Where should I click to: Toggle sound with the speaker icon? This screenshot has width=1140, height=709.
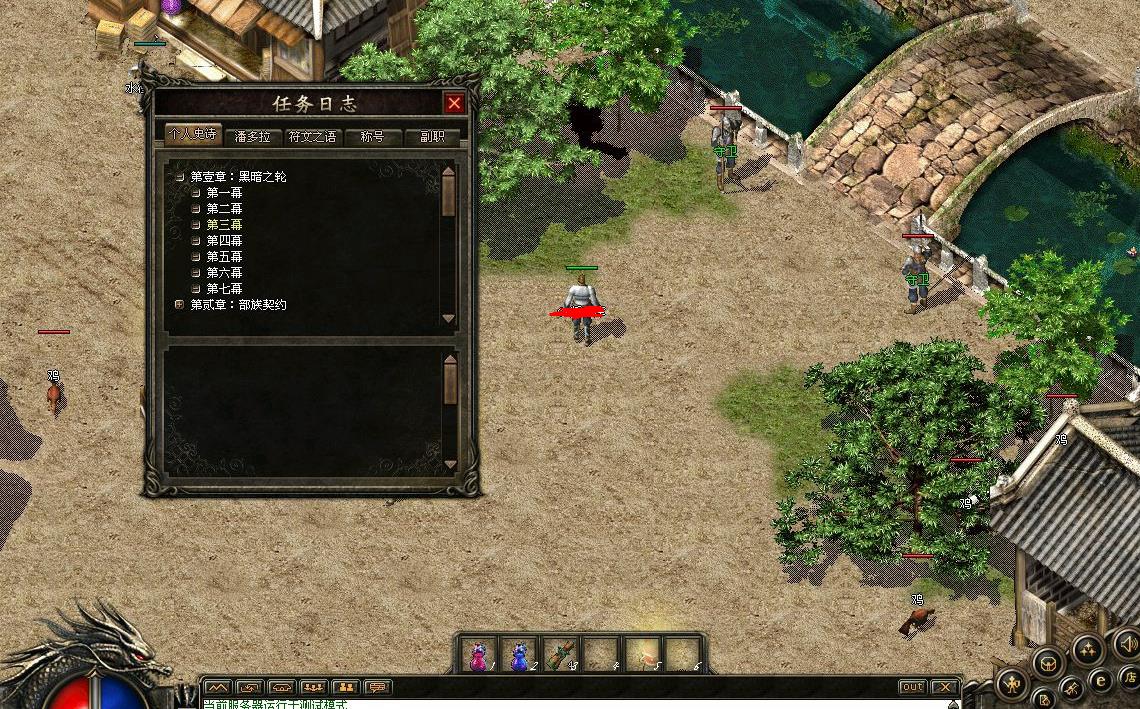point(1127,644)
